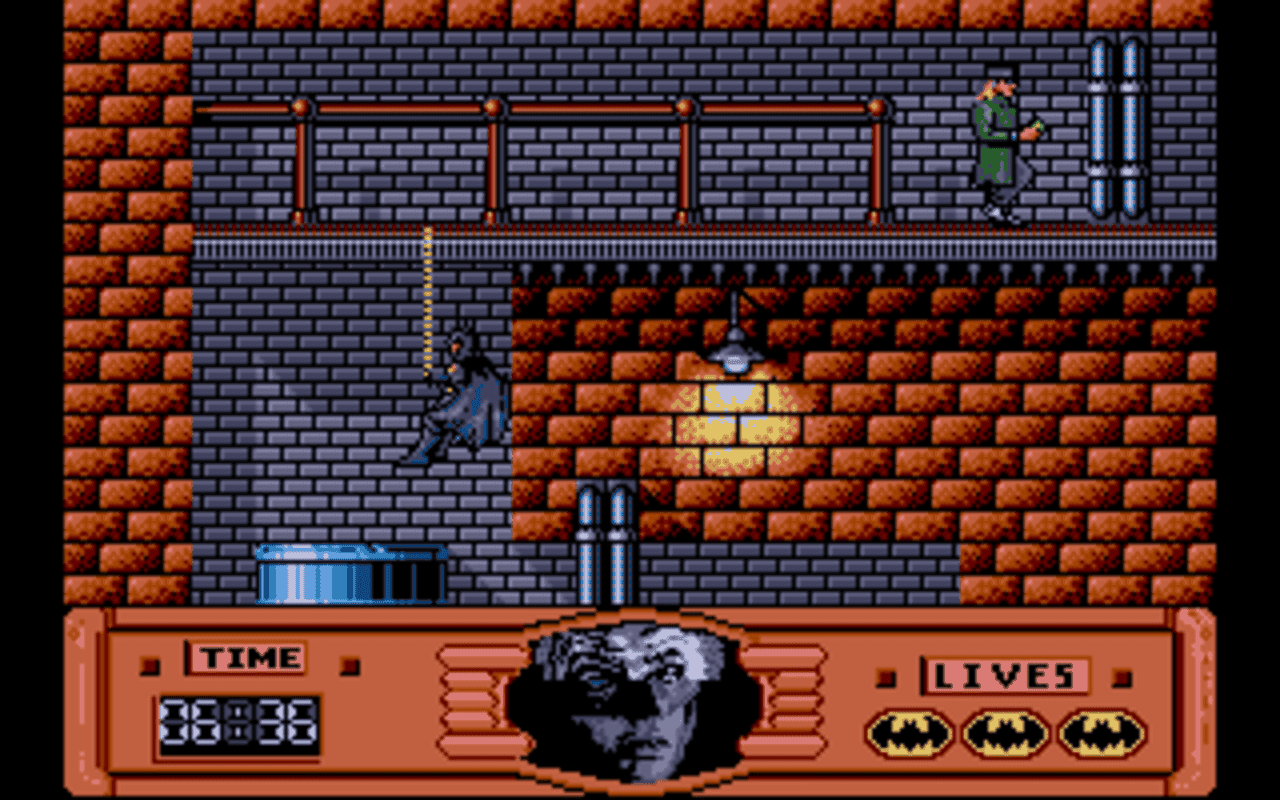
Task: Click the glowing wall lamp
Action: click(735, 355)
